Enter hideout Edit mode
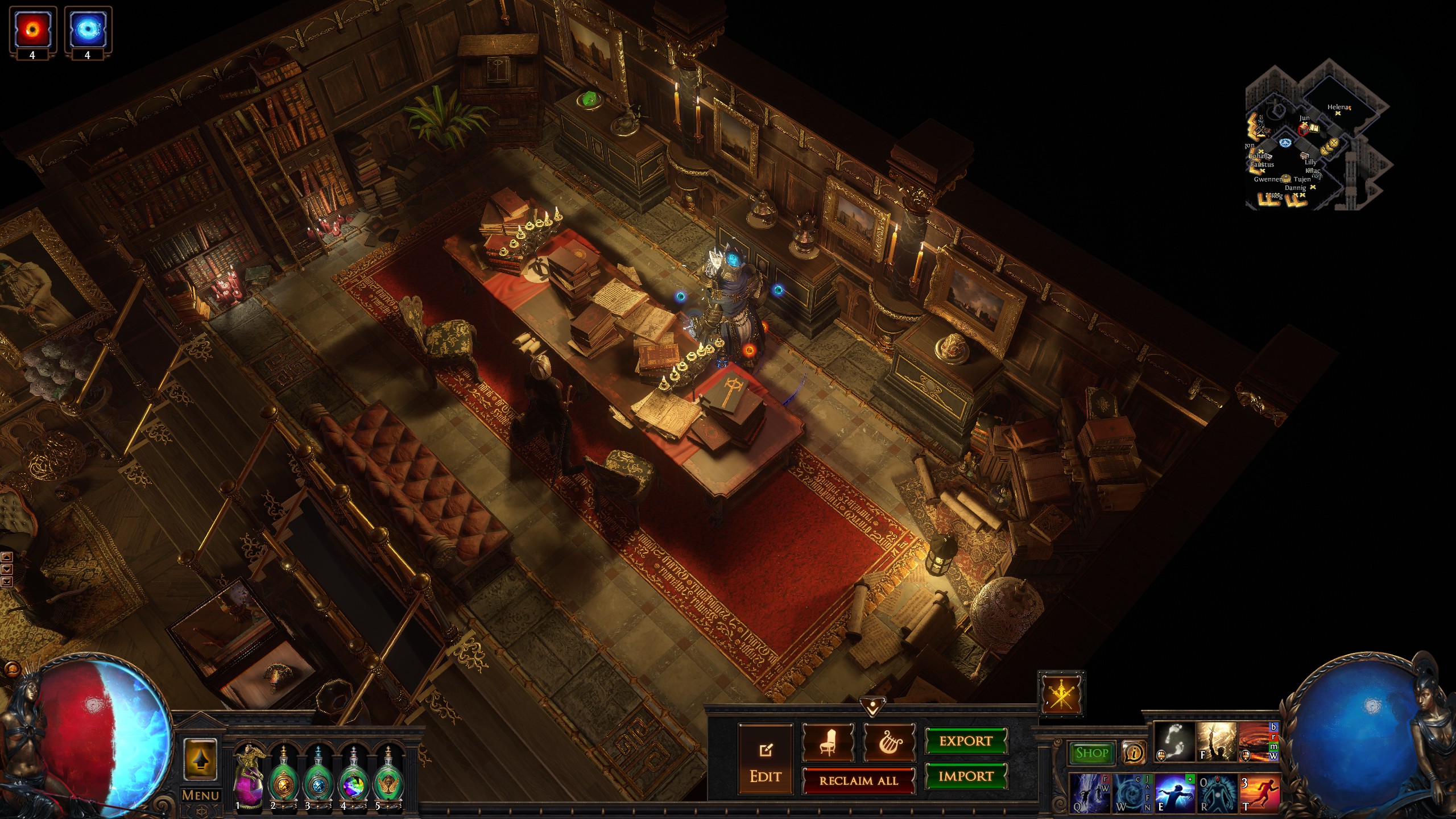This screenshot has height=819, width=1456. pos(765,759)
